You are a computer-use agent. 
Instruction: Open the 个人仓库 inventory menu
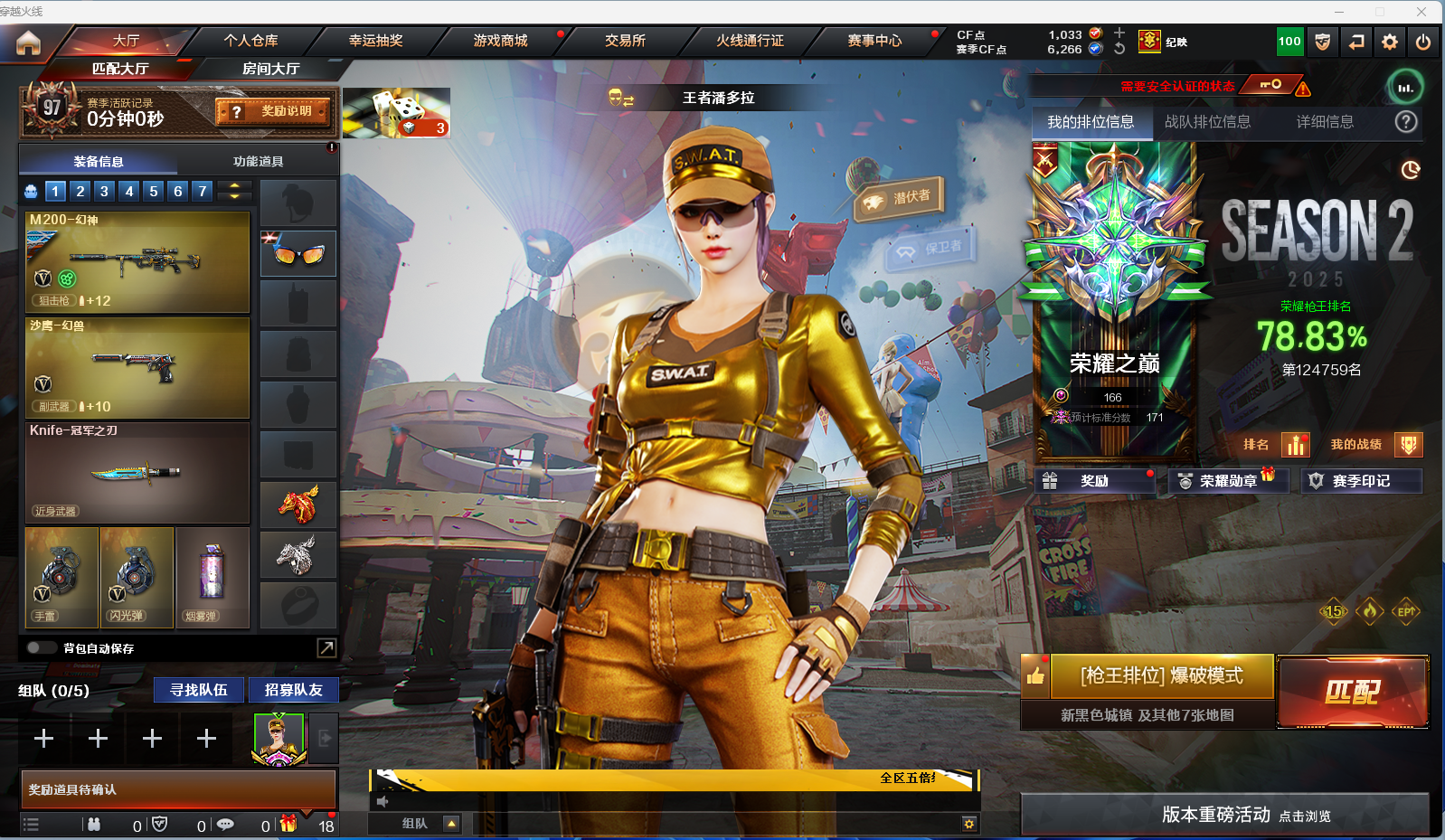[250, 41]
